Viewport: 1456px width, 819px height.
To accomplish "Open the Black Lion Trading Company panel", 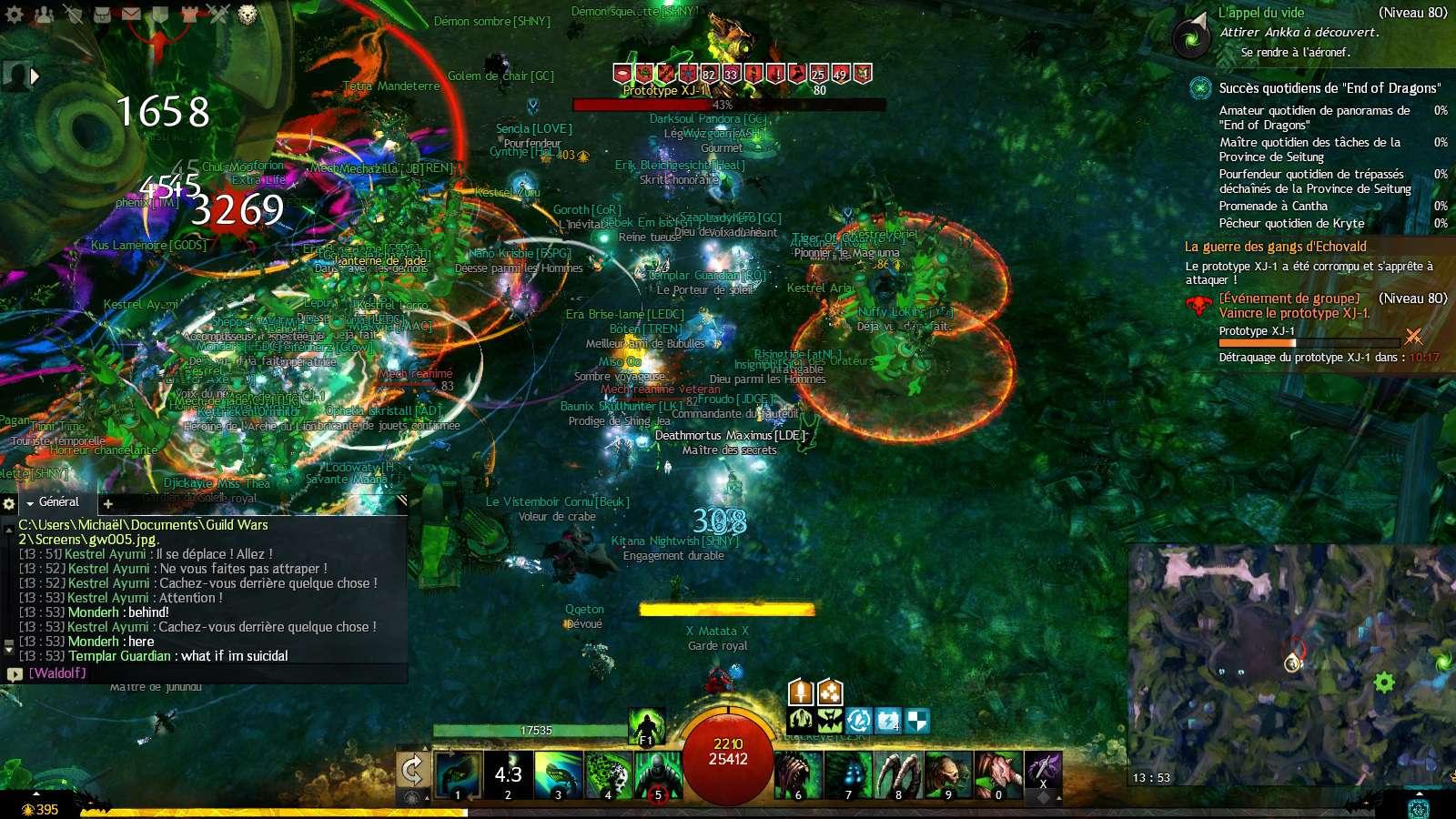I will [246, 13].
